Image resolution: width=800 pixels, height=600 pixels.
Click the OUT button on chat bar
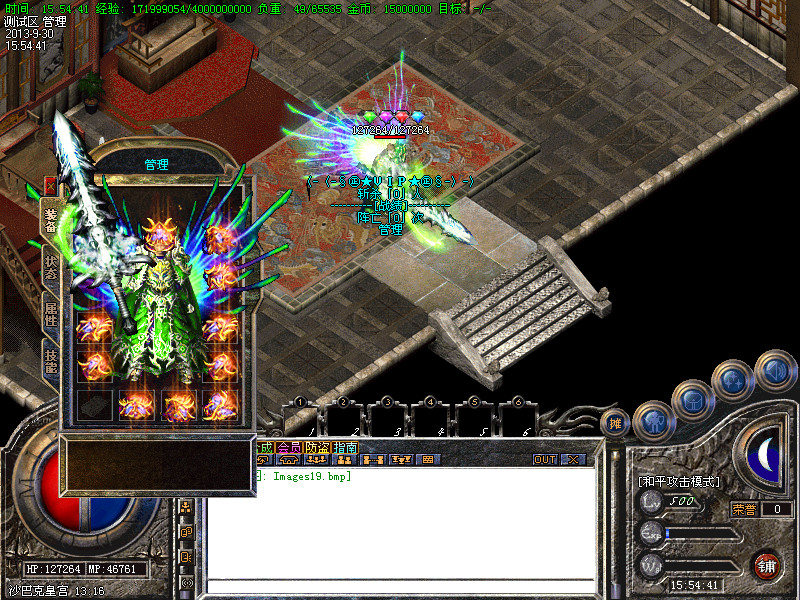544,460
